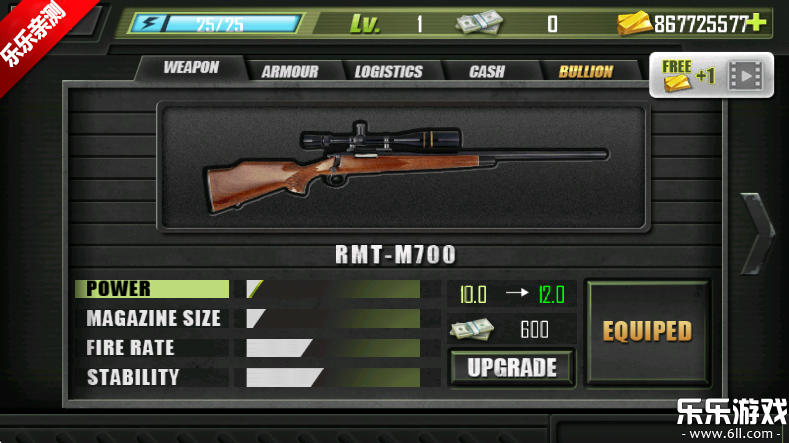Select the Fire Rate stat

tap(153, 348)
